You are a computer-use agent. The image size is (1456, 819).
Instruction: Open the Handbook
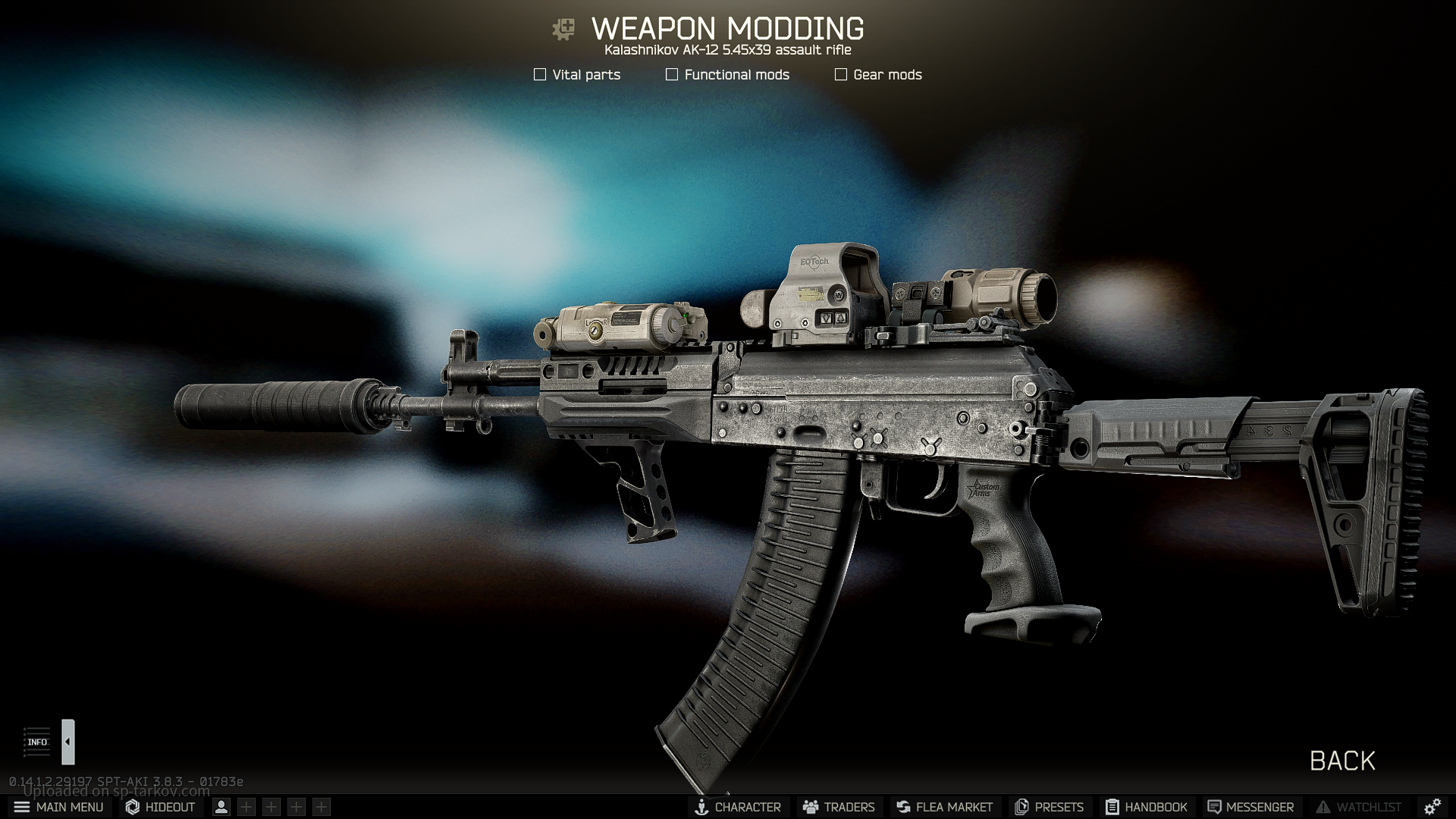pos(1146,807)
